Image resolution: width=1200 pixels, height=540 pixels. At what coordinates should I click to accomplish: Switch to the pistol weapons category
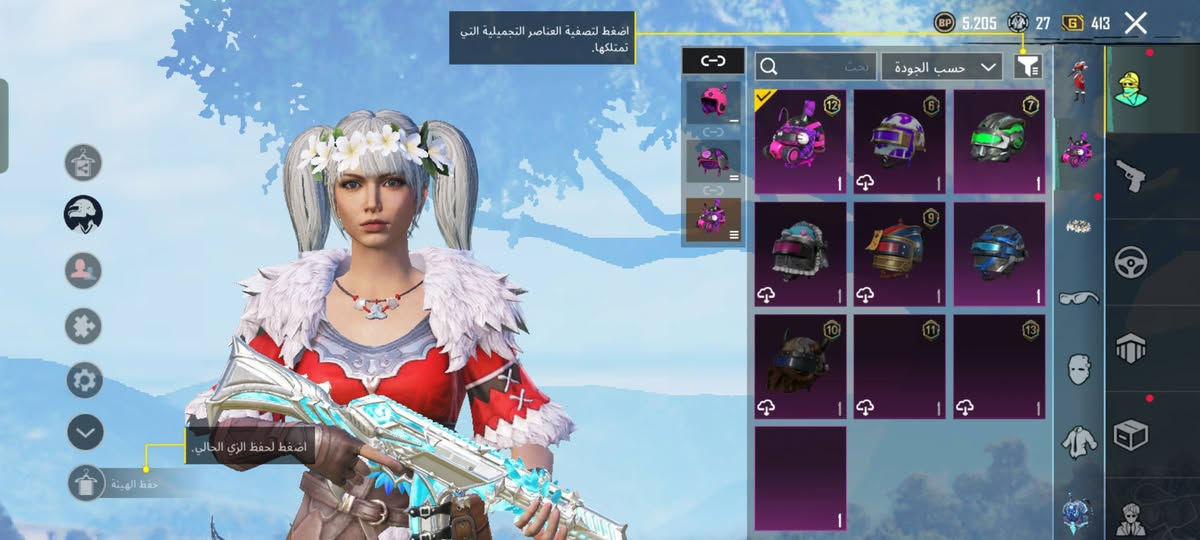tap(1131, 175)
